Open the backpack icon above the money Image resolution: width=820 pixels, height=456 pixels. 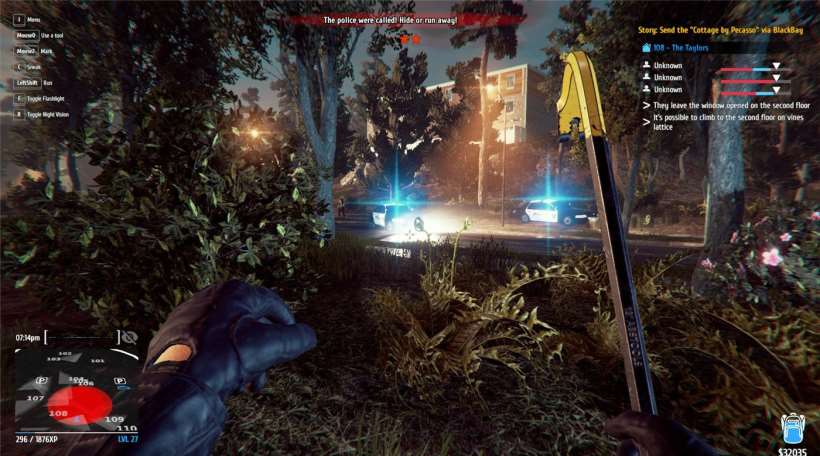[792, 428]
